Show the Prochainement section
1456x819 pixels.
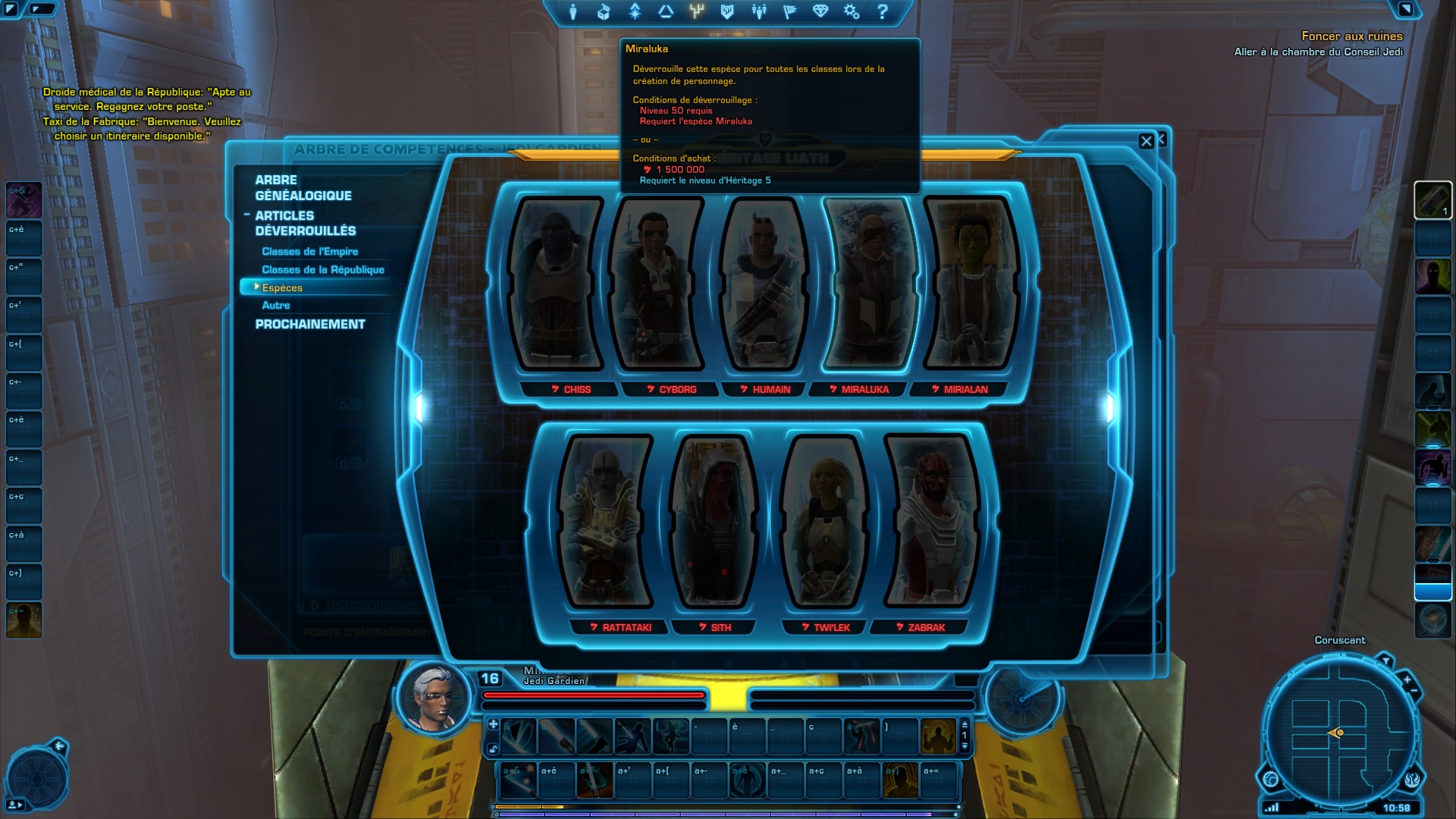(x=309, y=325)
